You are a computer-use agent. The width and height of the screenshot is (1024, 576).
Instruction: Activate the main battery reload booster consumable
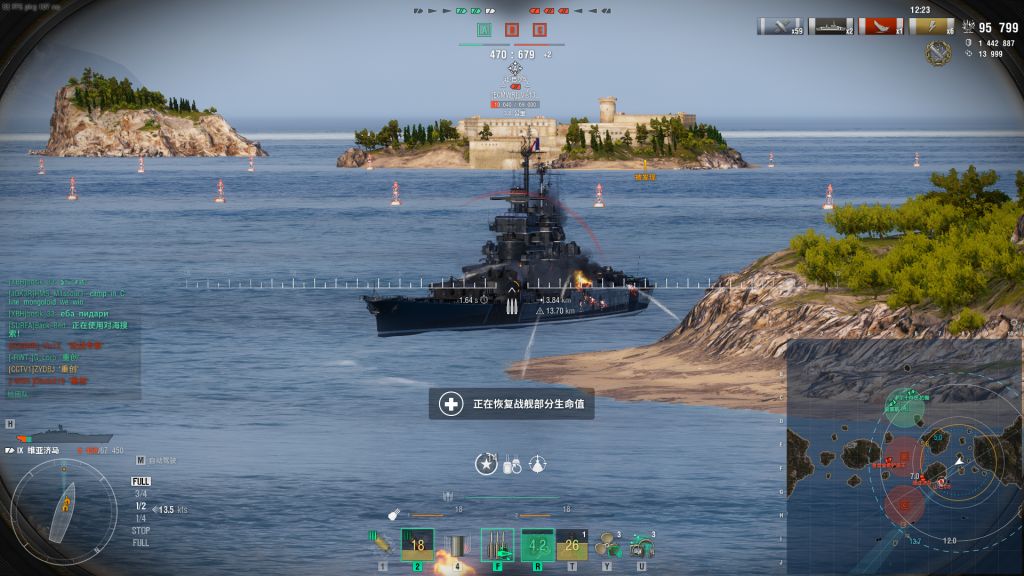497,545
